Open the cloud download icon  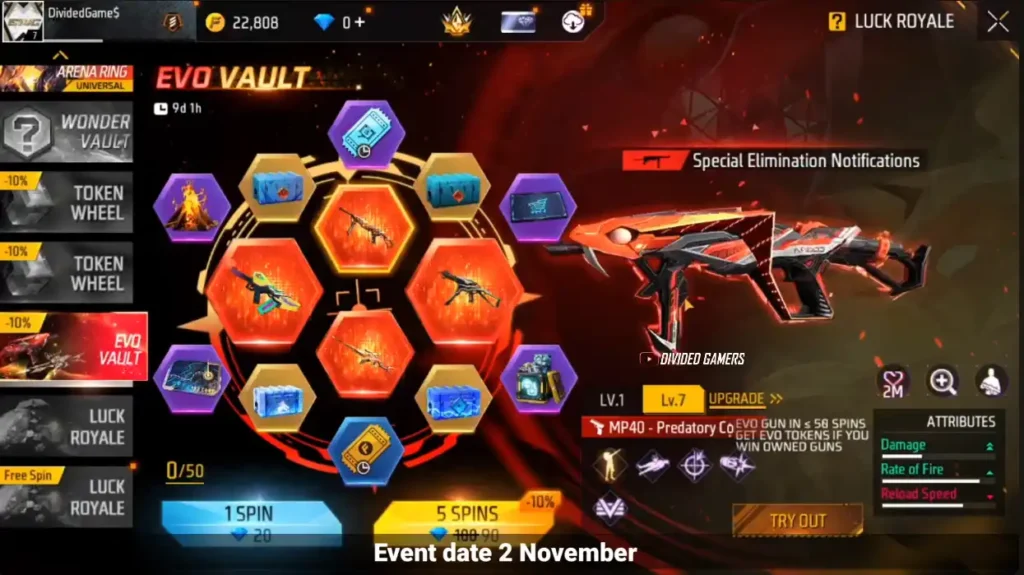coord(575,21)
